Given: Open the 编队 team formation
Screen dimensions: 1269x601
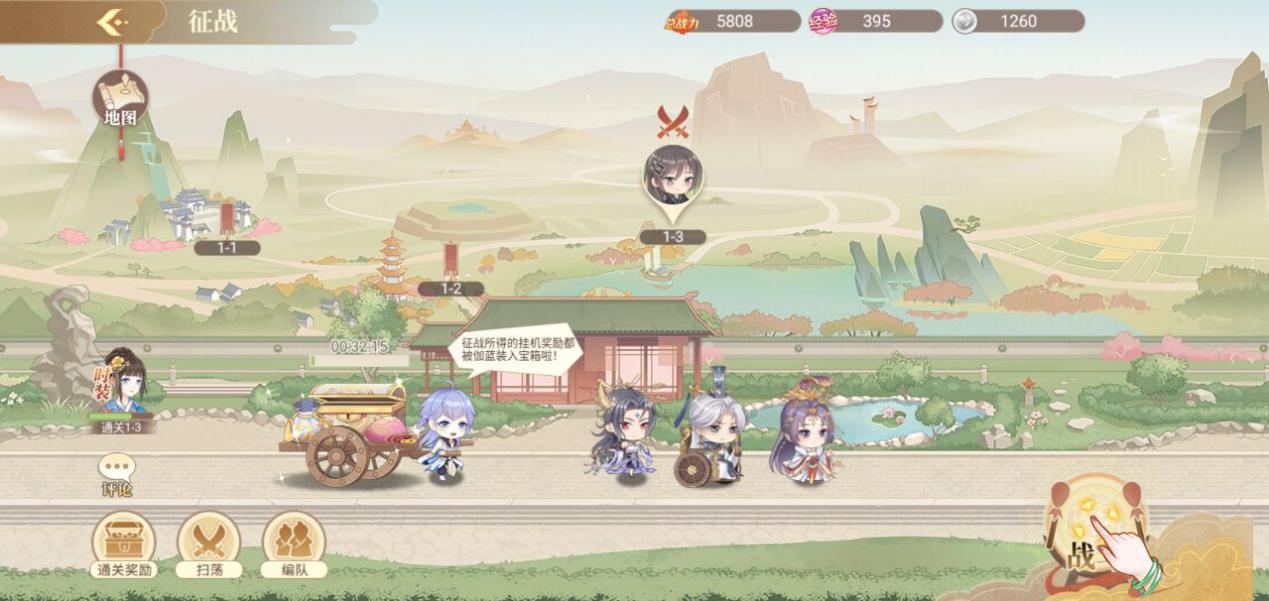Looking at the screenshot, I should pos(294,544).
